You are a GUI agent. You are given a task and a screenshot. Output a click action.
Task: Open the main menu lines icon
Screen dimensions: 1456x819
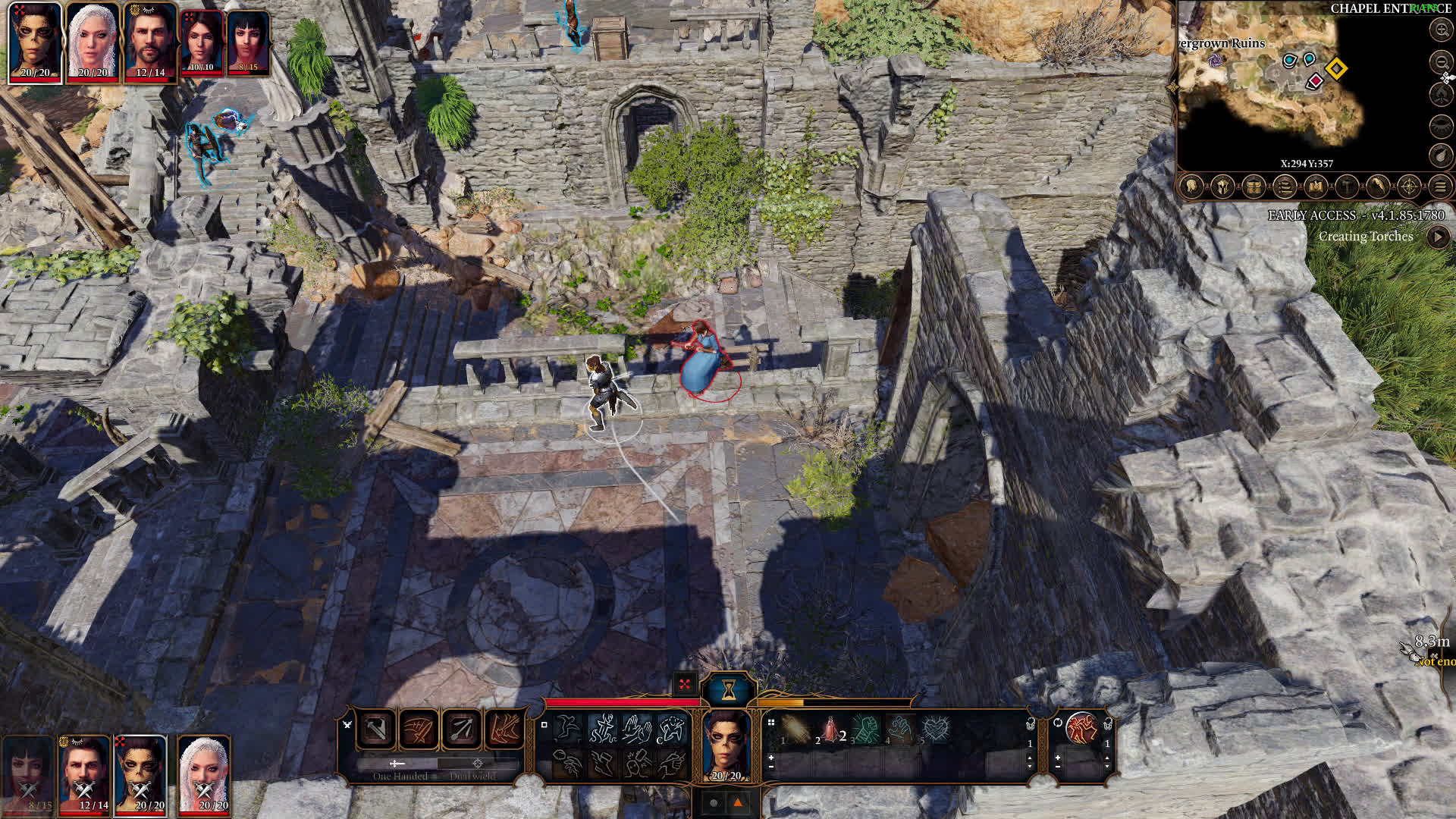click(x=1441, y=187)
